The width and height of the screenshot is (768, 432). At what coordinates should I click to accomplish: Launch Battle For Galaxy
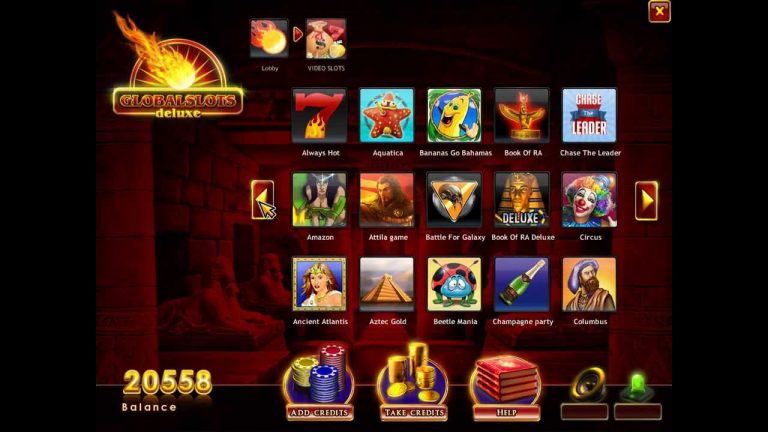pos(454,200)
